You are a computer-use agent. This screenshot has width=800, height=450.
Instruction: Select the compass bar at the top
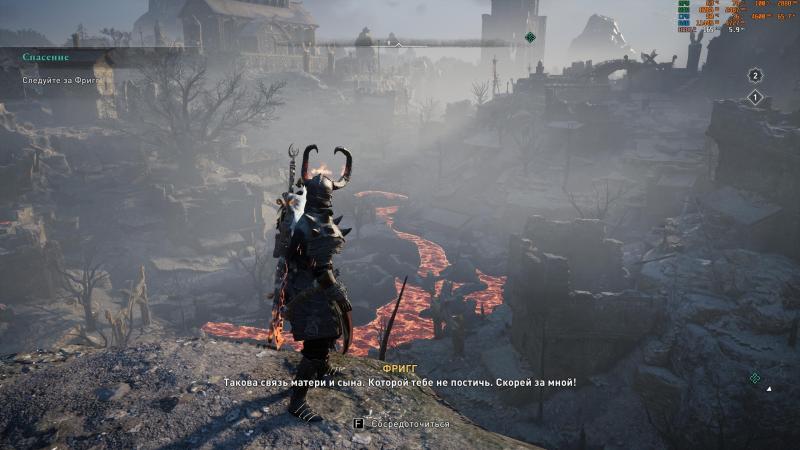pos(400,43)
